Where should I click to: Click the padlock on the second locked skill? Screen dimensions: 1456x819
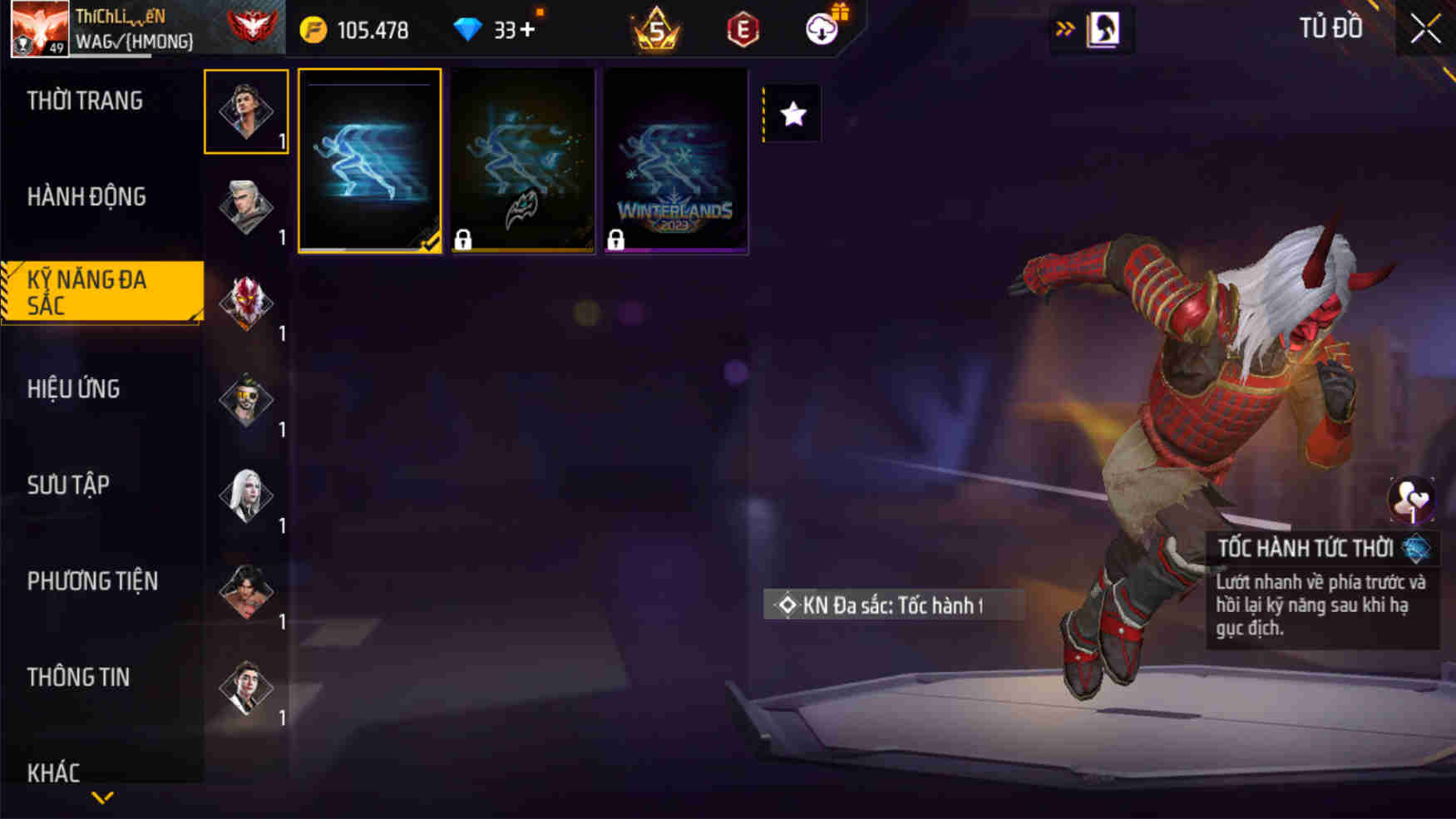tap(464, 241)
